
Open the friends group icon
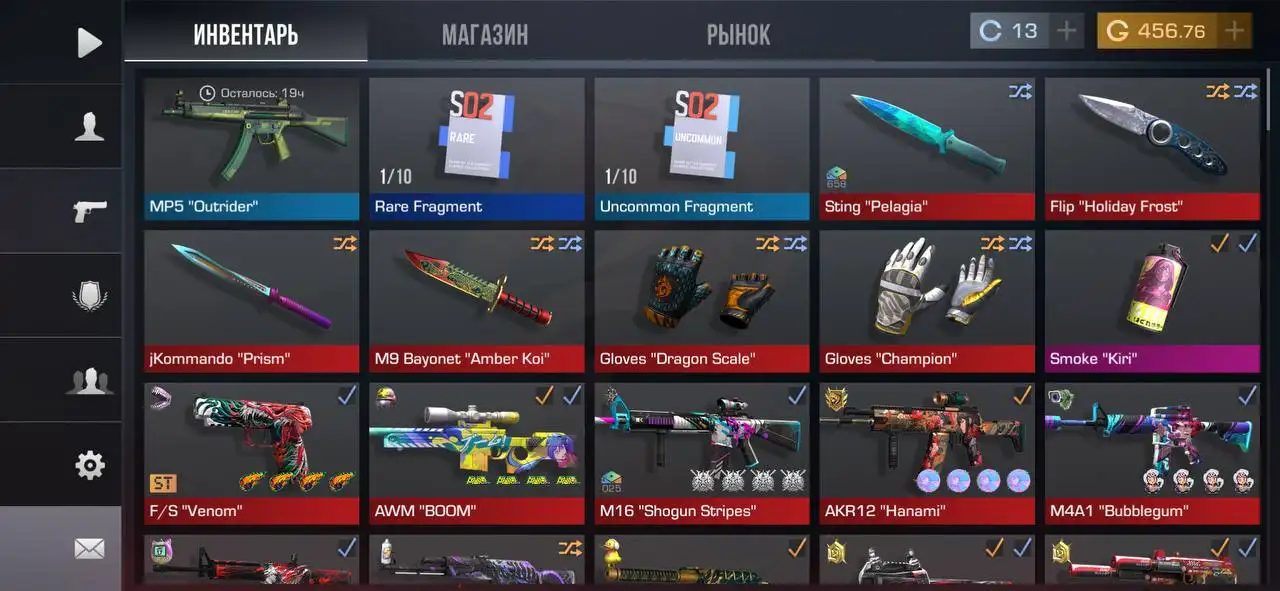[89, 381]
